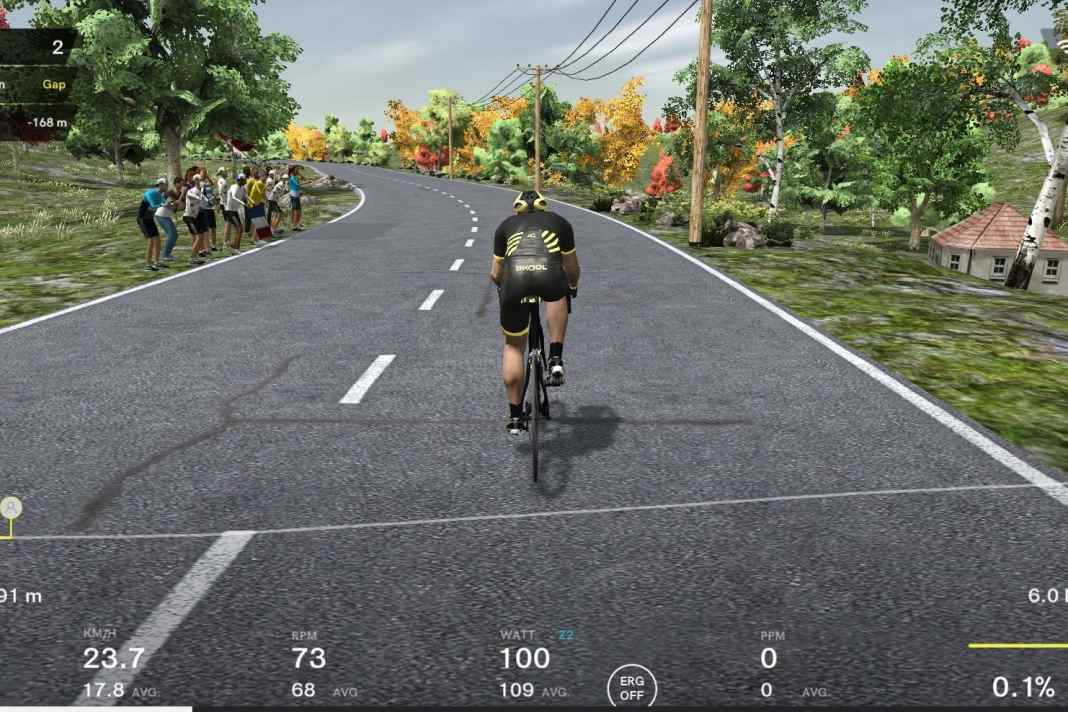Toggle the ERG OFF mode button

pos(632,687)
